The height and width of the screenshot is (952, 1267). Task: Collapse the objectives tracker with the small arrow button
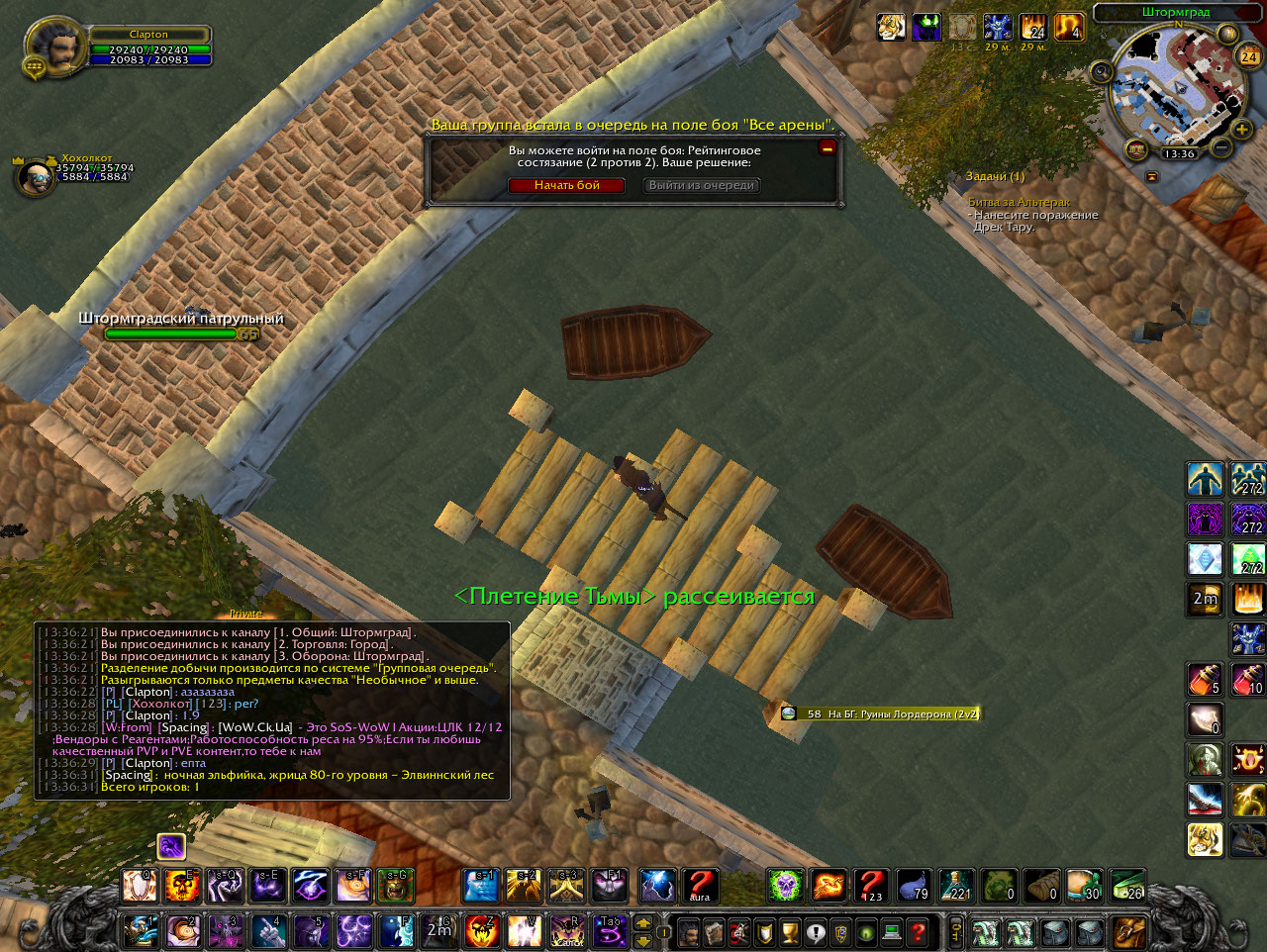(1151, 176)
